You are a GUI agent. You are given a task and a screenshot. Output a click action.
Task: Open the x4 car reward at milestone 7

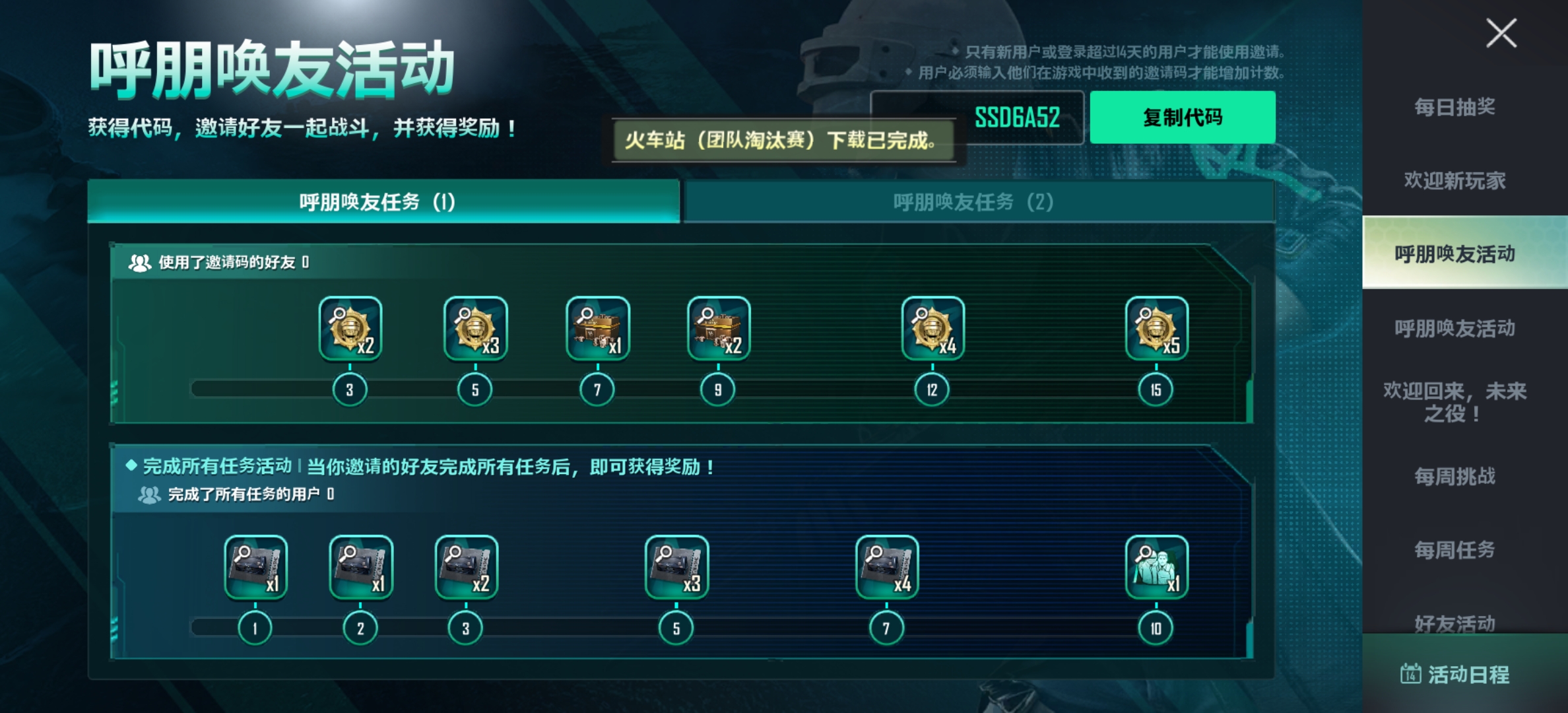pyautogui.click(x=889, y=568)
